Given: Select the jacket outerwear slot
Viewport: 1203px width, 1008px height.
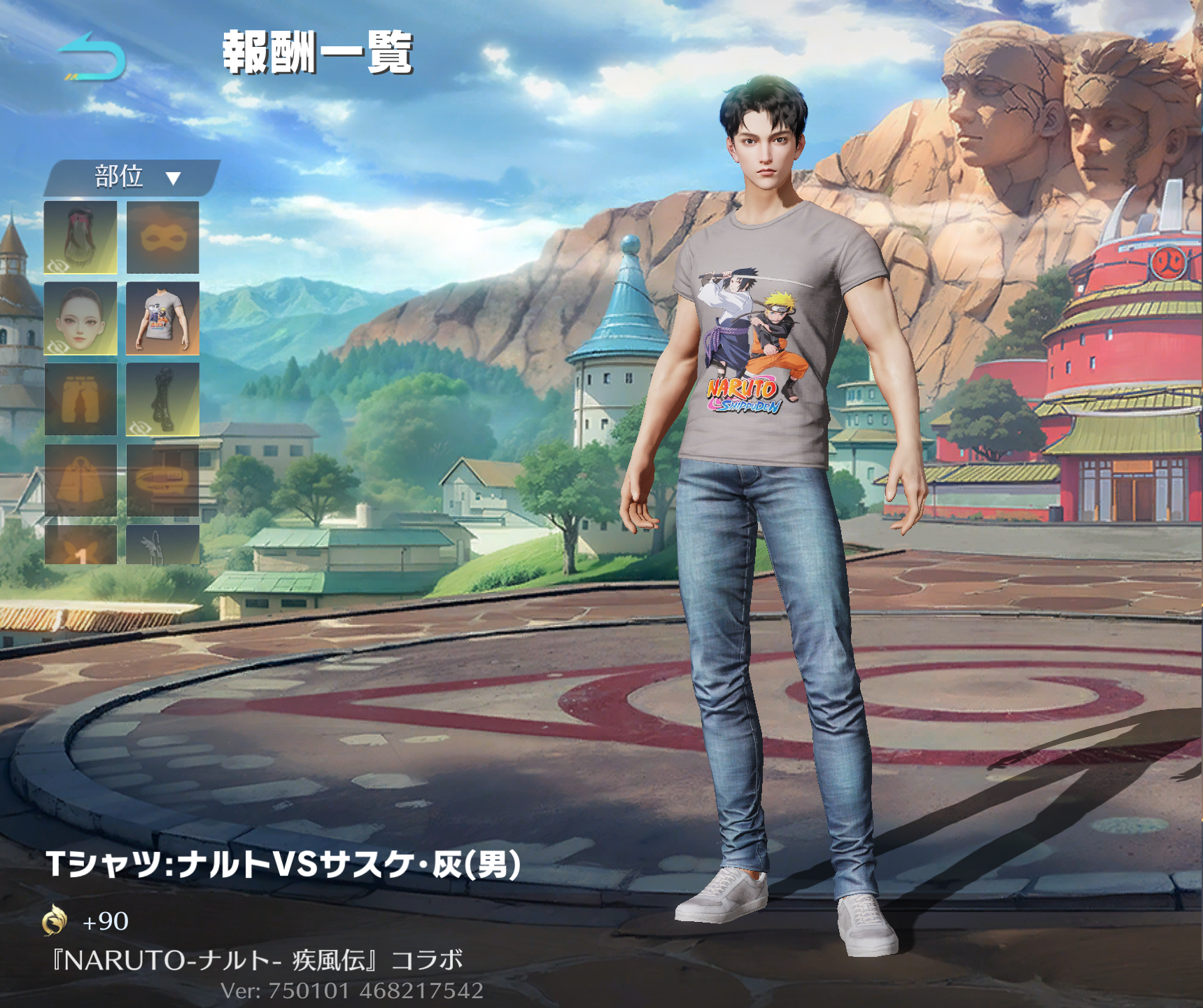Looking at the screenshot, I should pos(80,480).
